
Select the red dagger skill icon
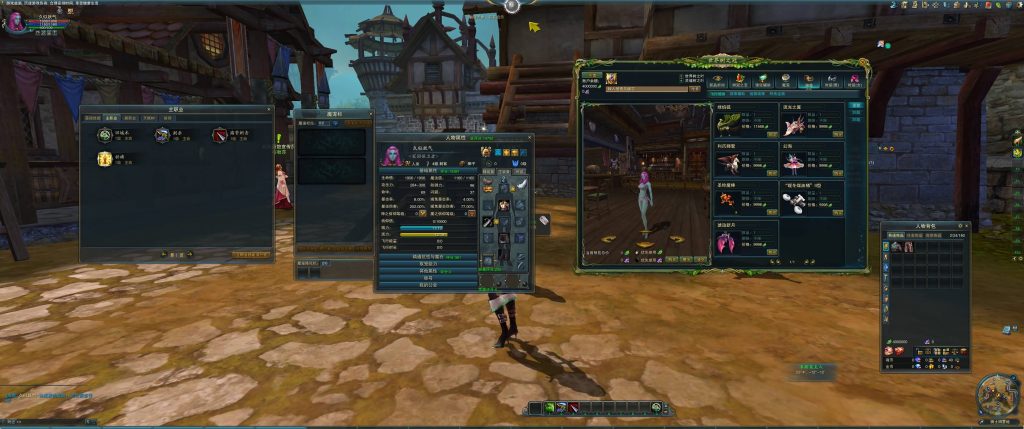pyautogui.click(x=219, y=134)
